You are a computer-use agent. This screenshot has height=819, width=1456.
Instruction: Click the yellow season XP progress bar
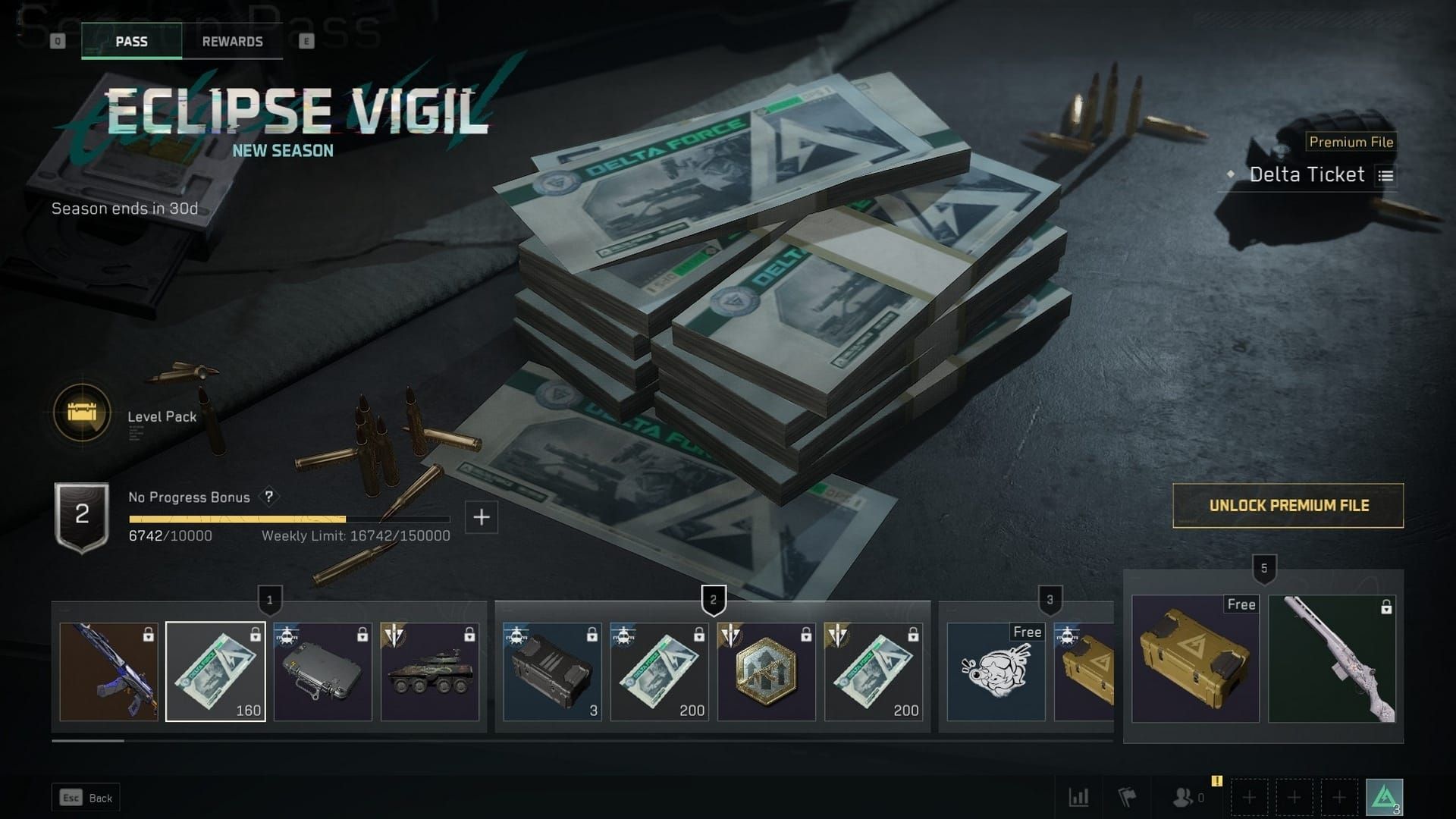239,519
